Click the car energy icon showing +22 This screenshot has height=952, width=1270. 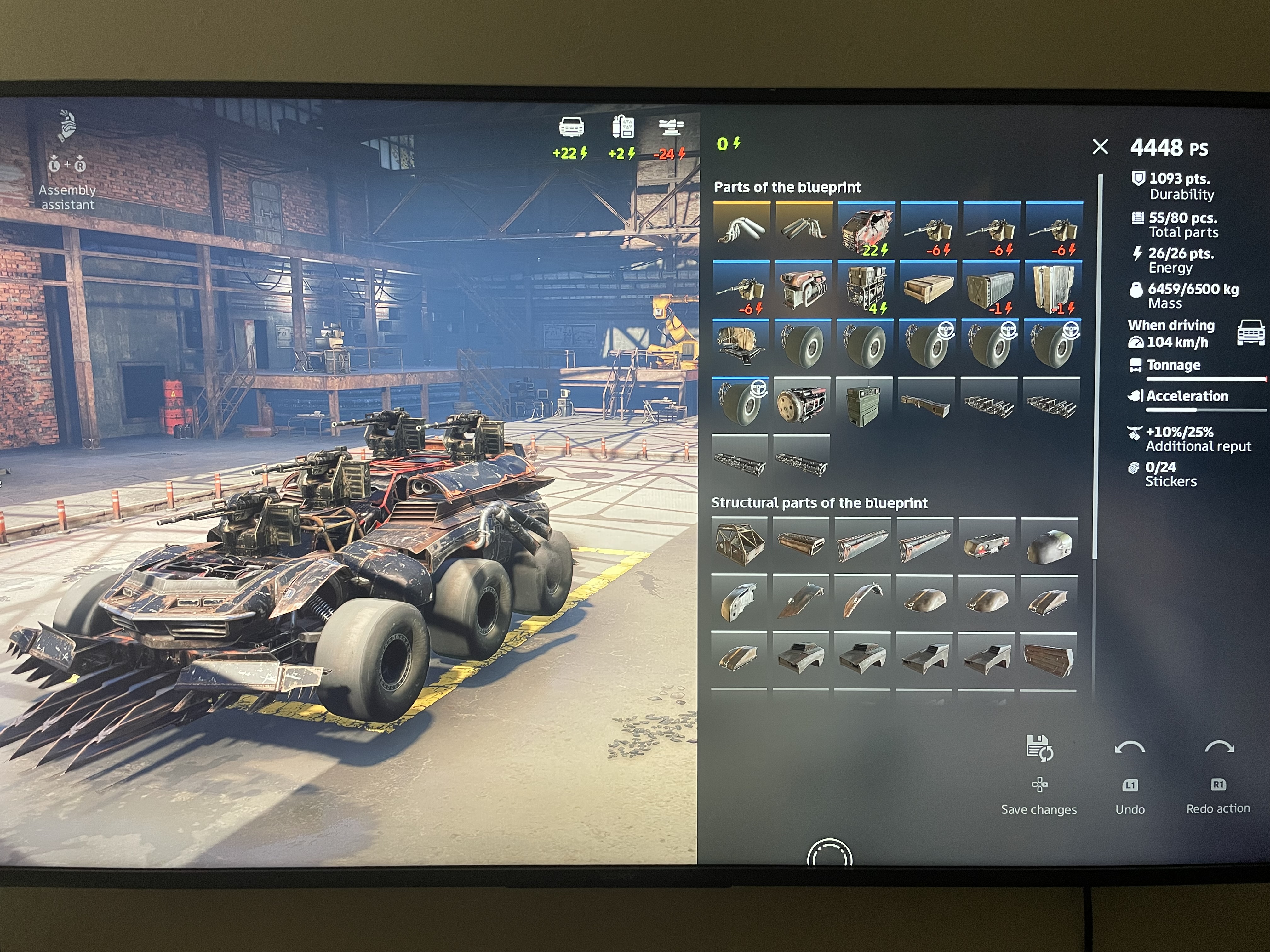(571, 128)
